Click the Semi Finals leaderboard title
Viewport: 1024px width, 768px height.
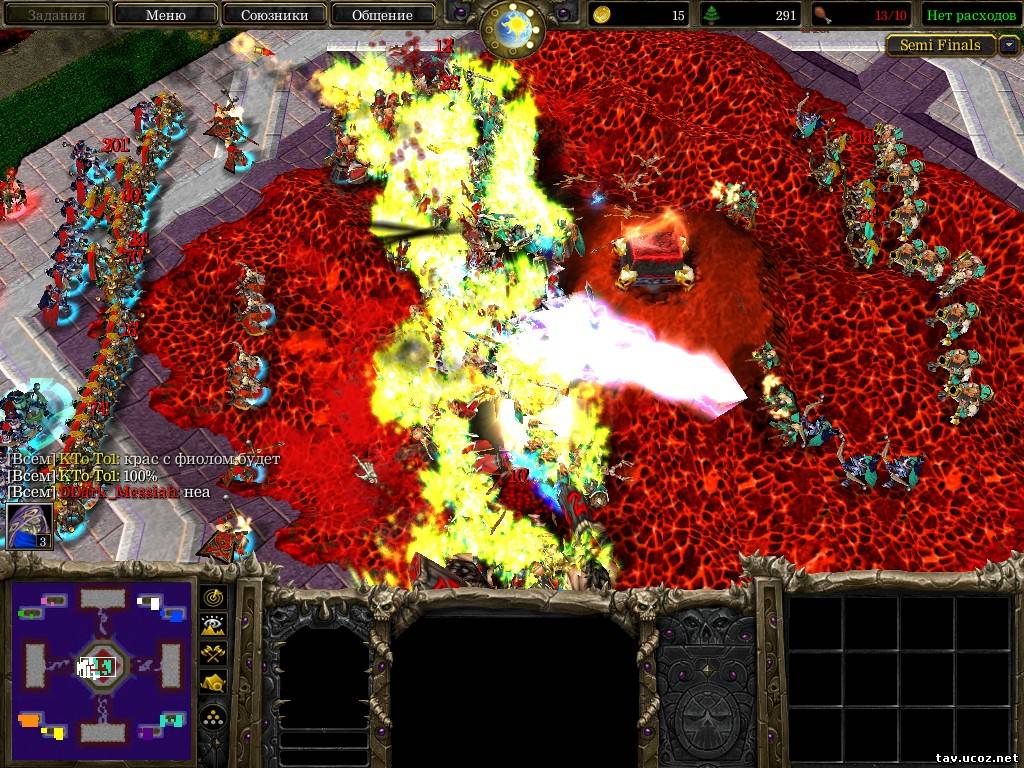(940, 45)
